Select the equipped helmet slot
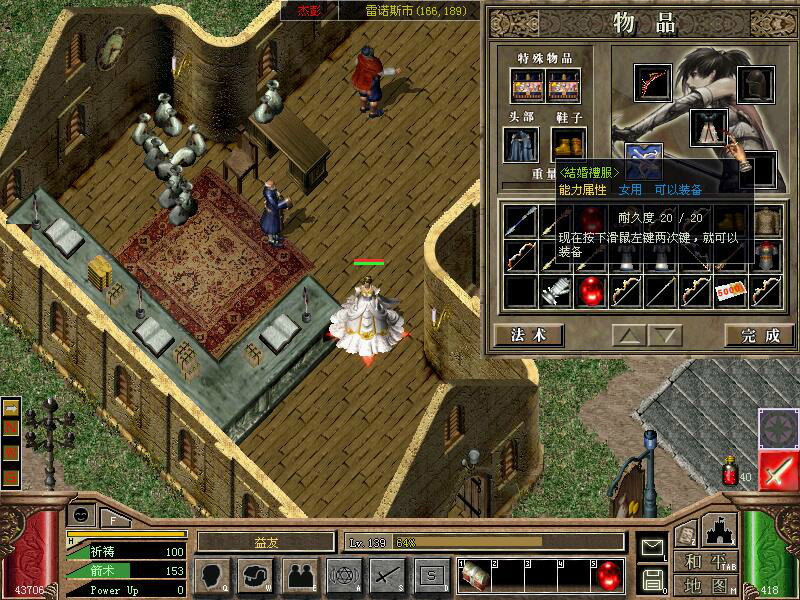Image resolution: width=800 pixels, height=600 pixels. pyautogui.click(x=756, y=84)
